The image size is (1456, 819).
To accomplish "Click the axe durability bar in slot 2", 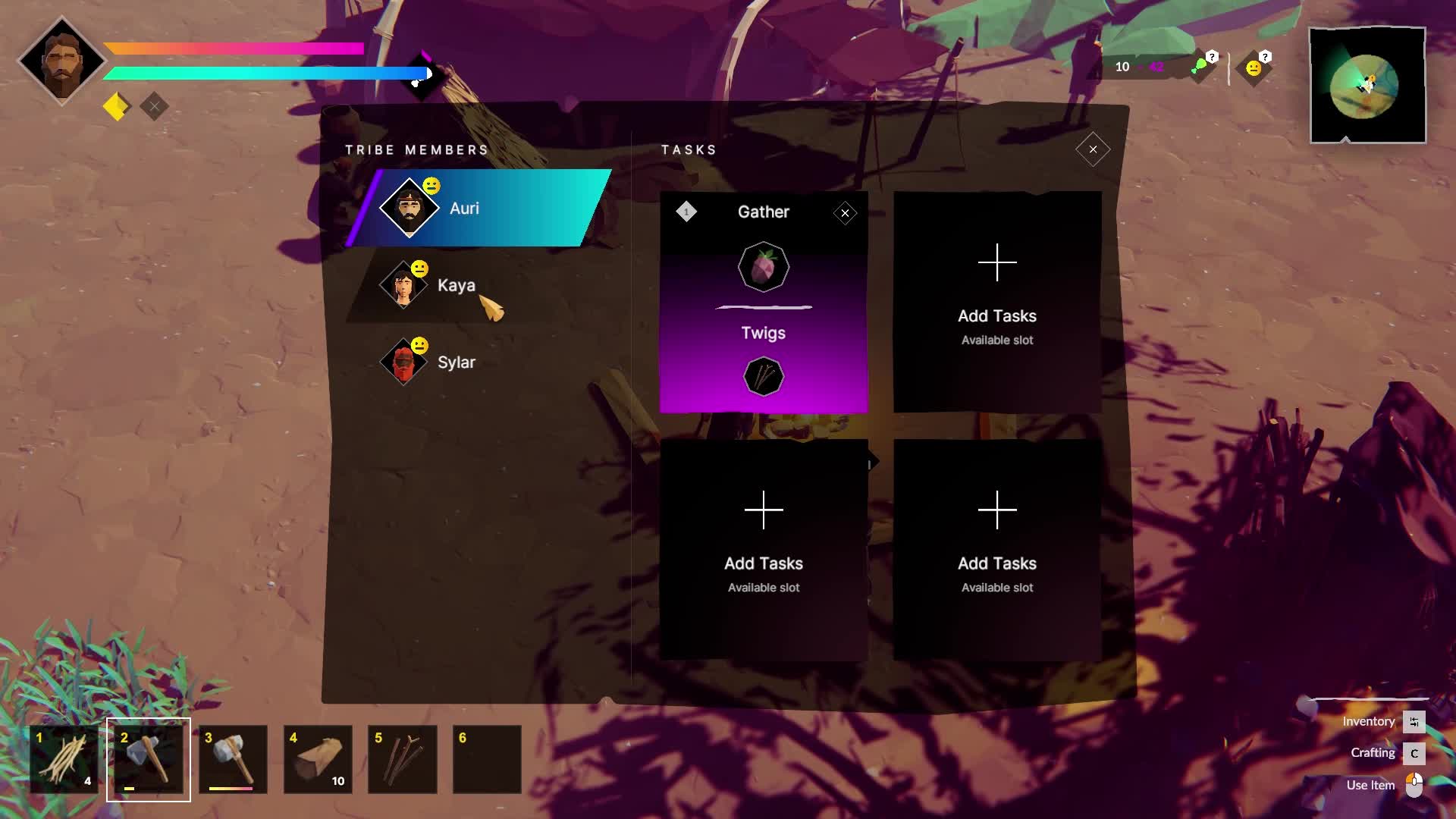I will click(129, 789).
